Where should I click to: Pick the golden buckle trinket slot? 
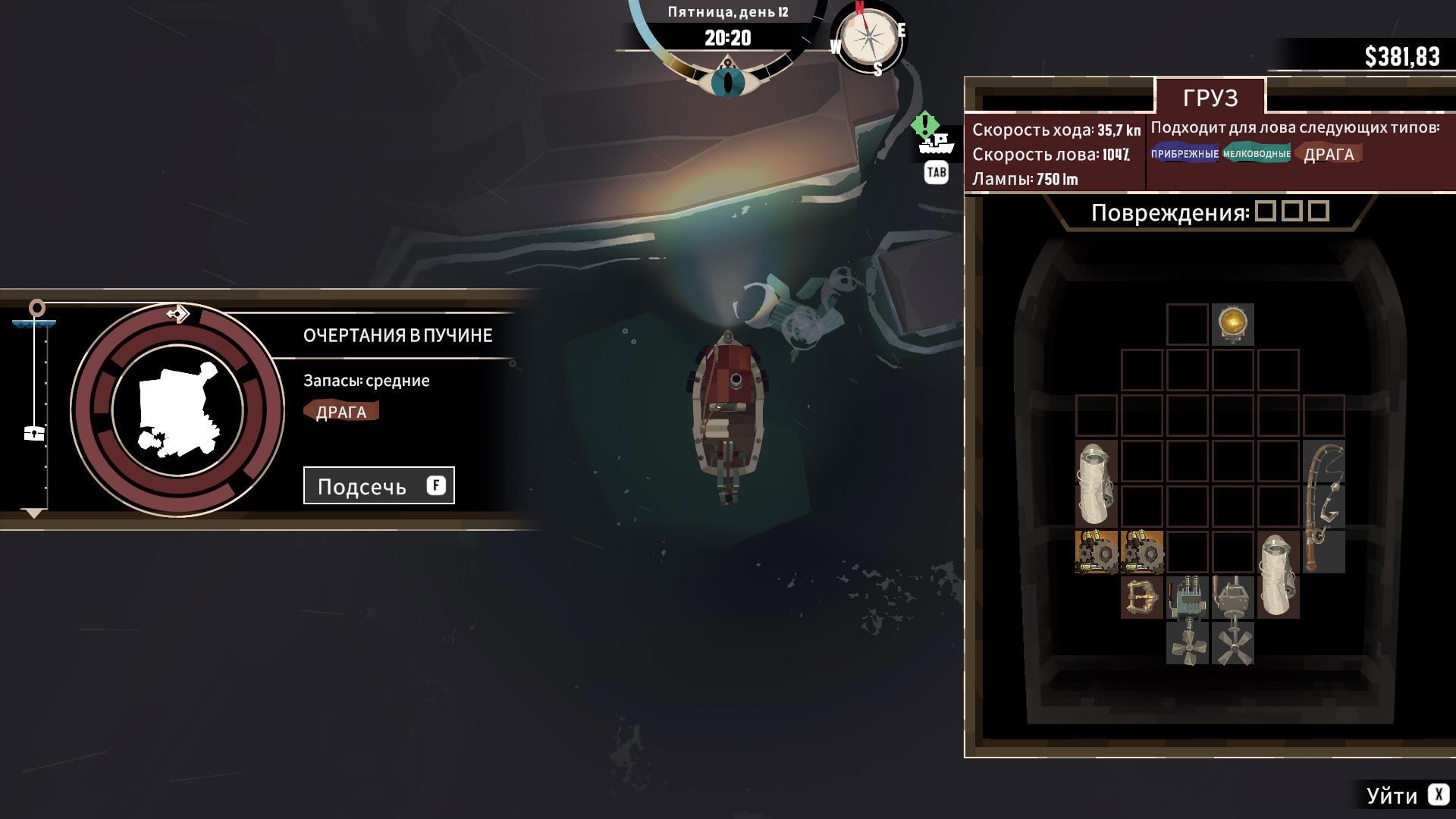pos(1141,598)
